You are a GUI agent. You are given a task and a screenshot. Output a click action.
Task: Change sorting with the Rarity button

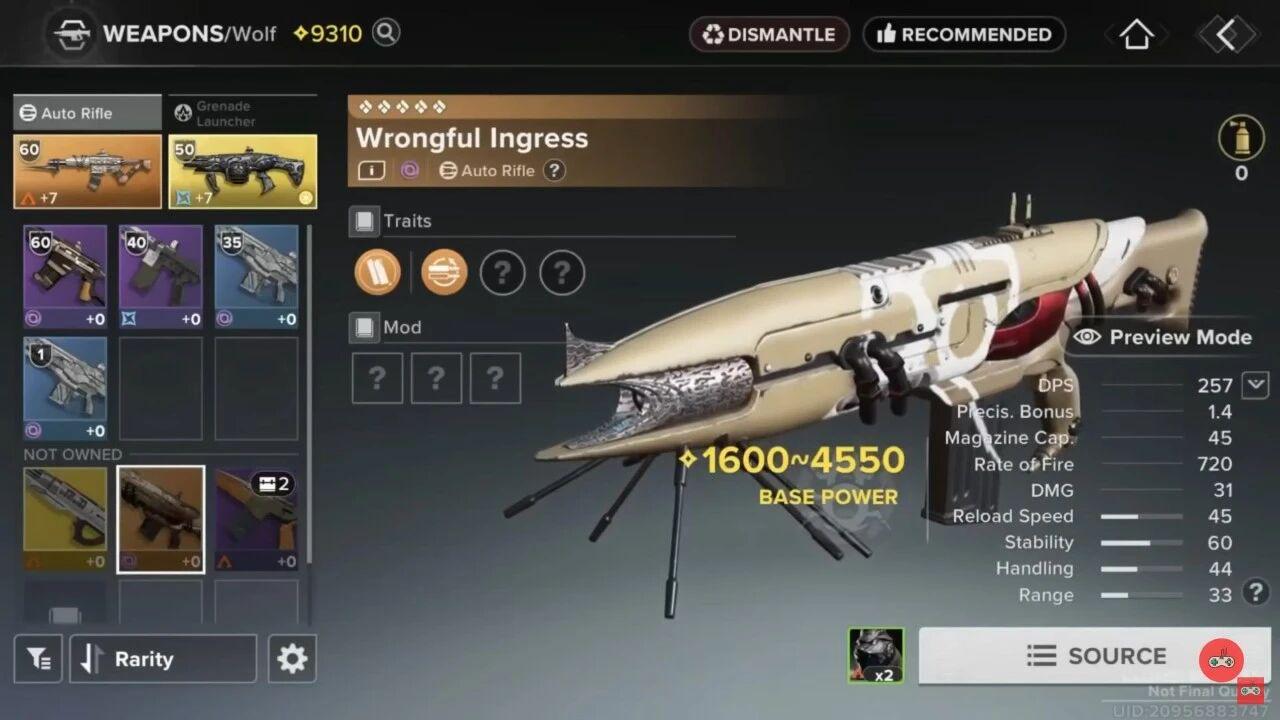[162, 659]
